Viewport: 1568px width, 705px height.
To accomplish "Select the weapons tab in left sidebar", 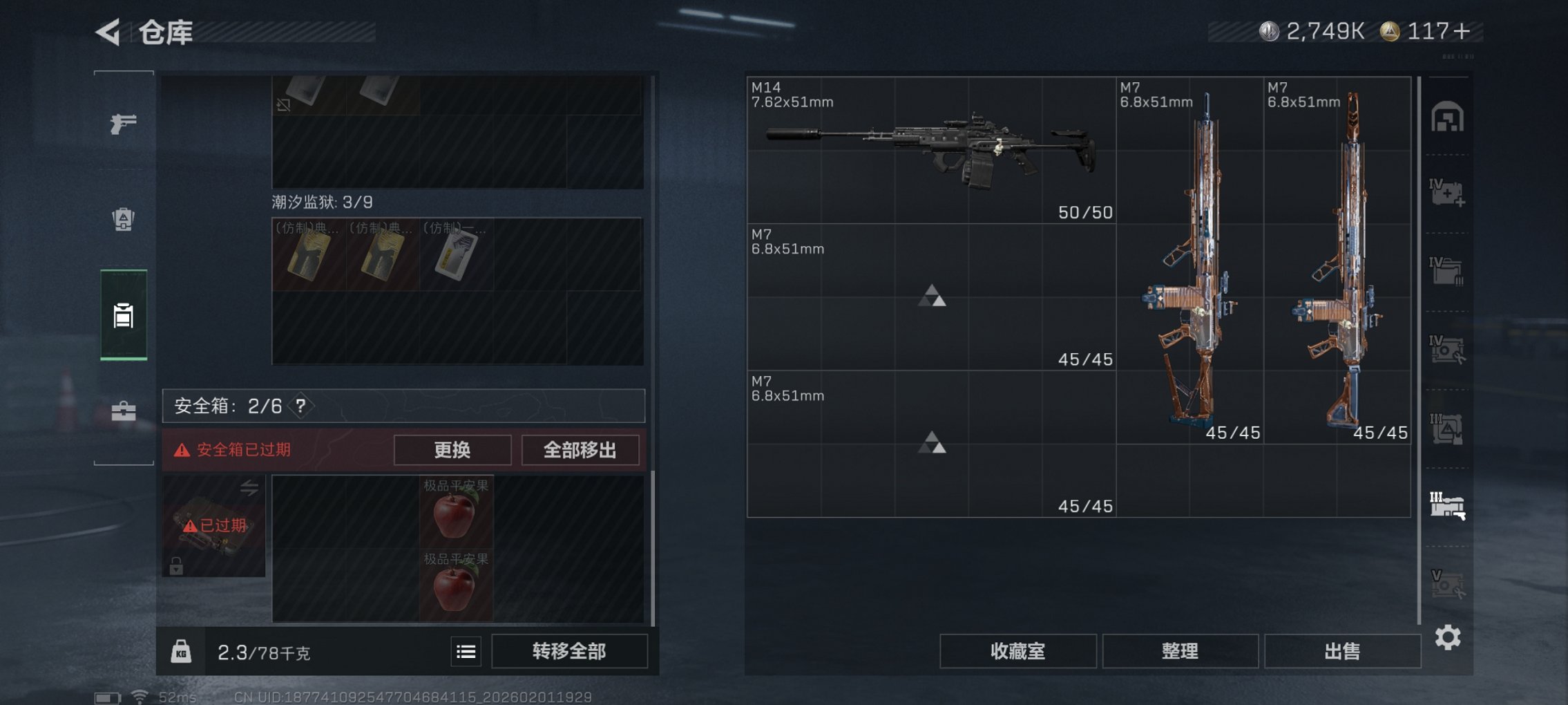I will (123, 126).
